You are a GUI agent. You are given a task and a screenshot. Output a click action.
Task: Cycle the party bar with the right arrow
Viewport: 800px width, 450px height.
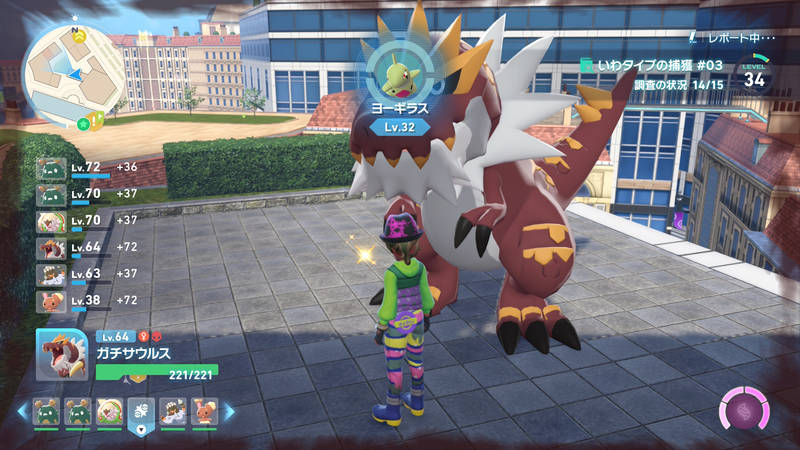click(229, 410)
